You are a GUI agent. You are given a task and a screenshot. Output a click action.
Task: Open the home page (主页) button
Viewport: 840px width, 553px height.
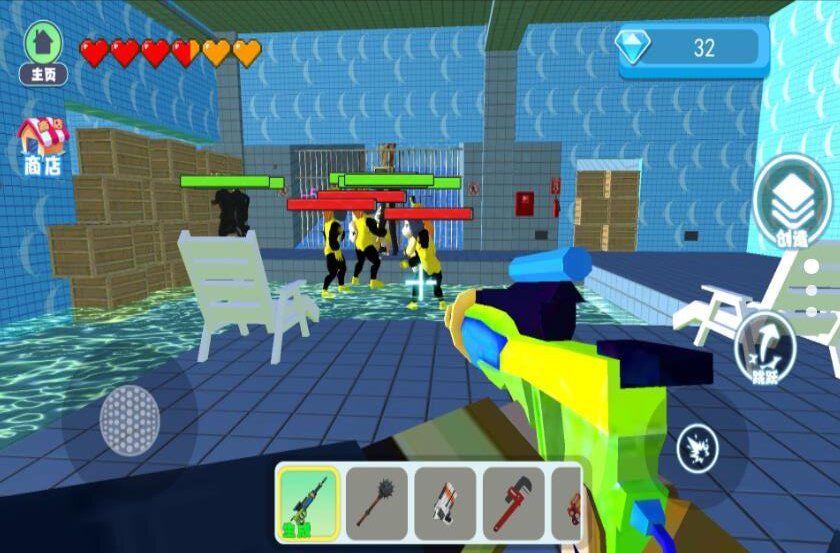click(x=44, y=52)
